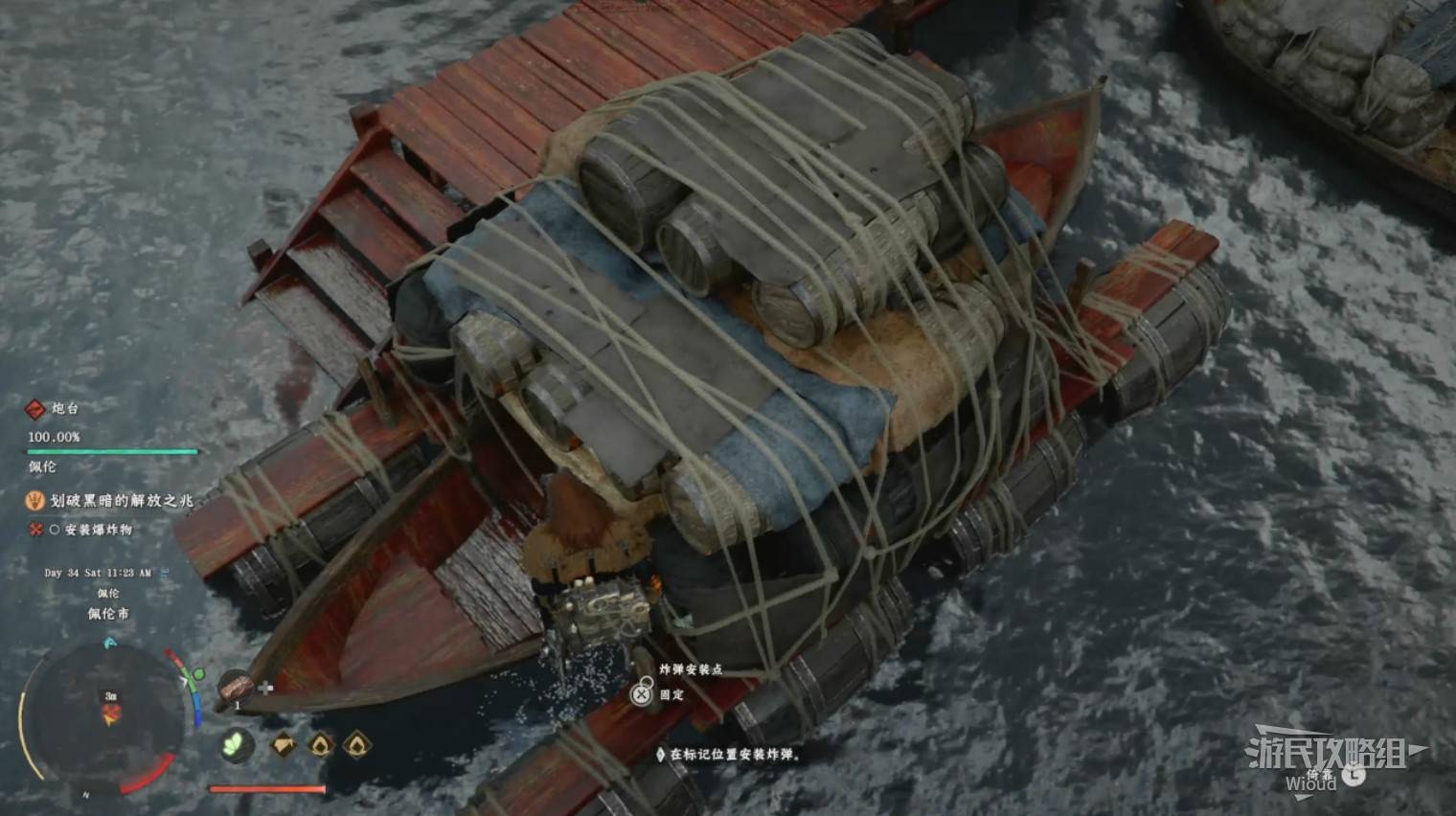Activate the green leaf skill icon

pos(235,744)
